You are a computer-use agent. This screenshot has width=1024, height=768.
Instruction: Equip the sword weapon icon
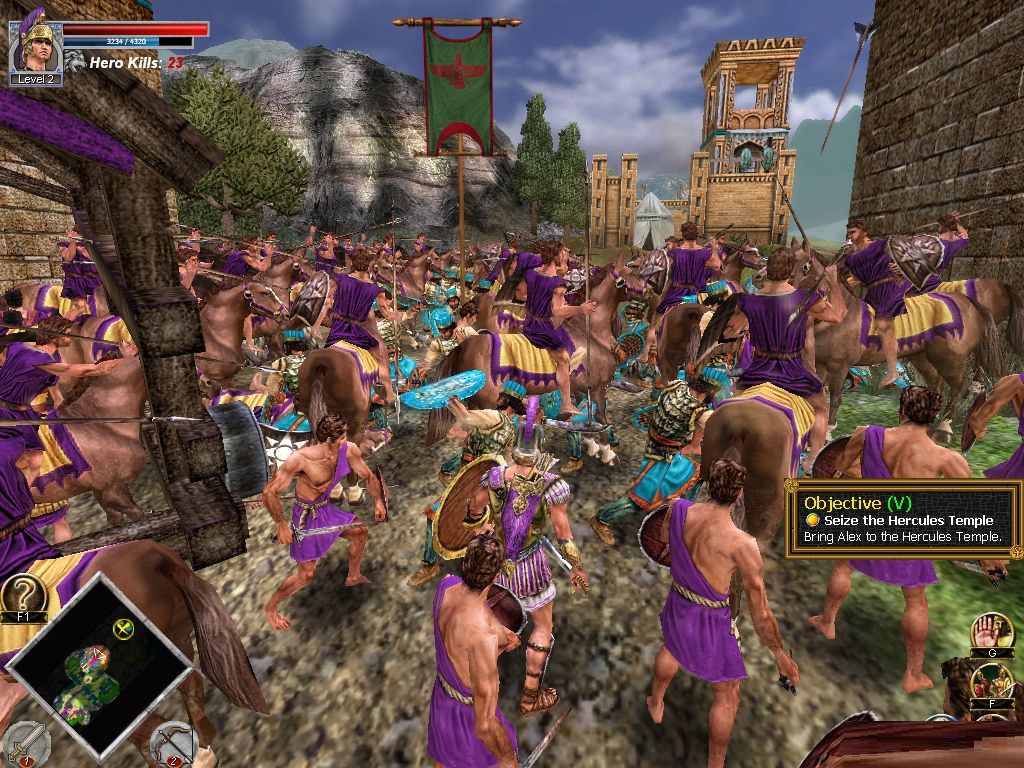tap(27, 743)
